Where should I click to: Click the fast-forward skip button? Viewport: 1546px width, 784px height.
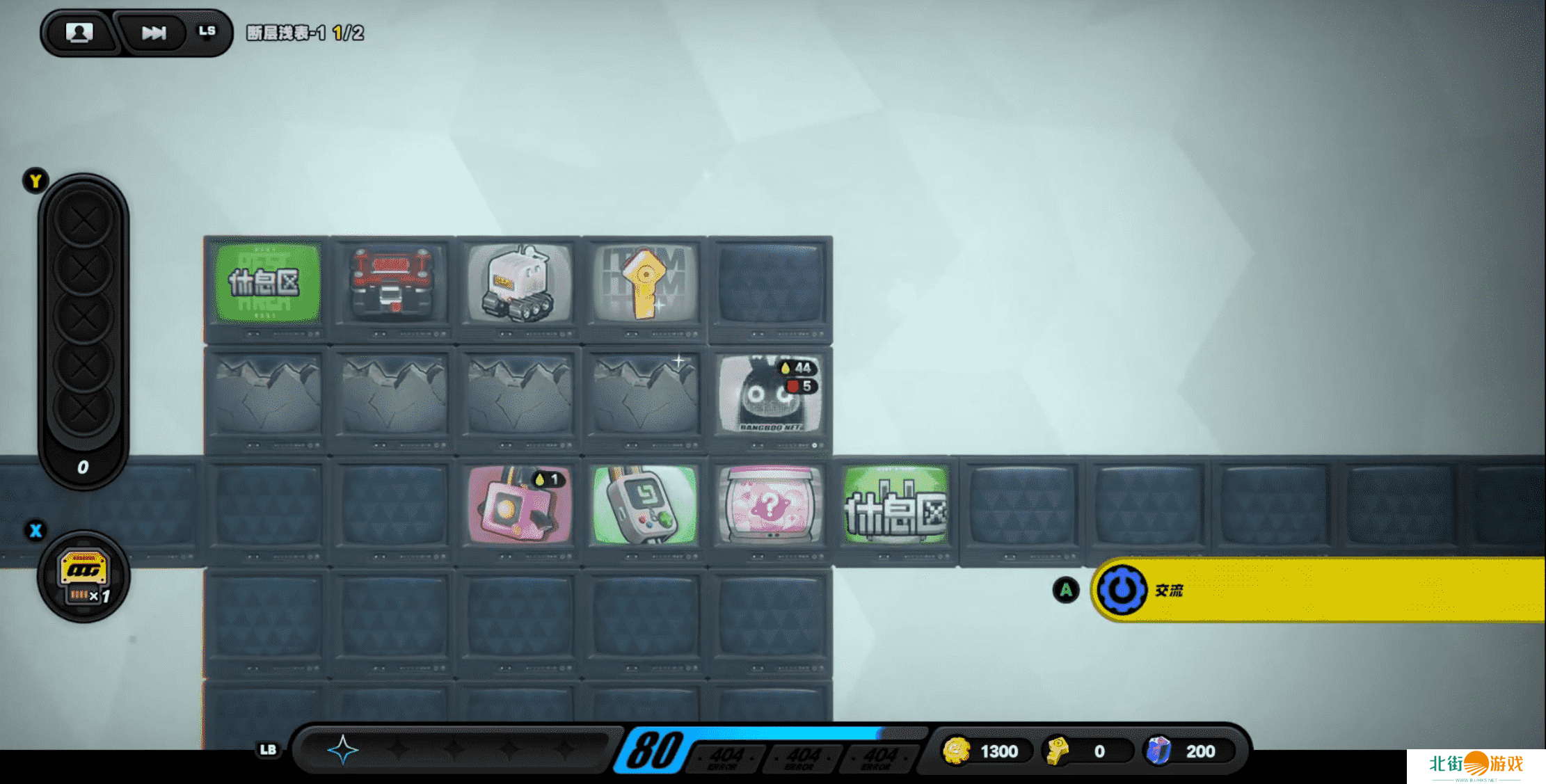(x=154, y=33)
